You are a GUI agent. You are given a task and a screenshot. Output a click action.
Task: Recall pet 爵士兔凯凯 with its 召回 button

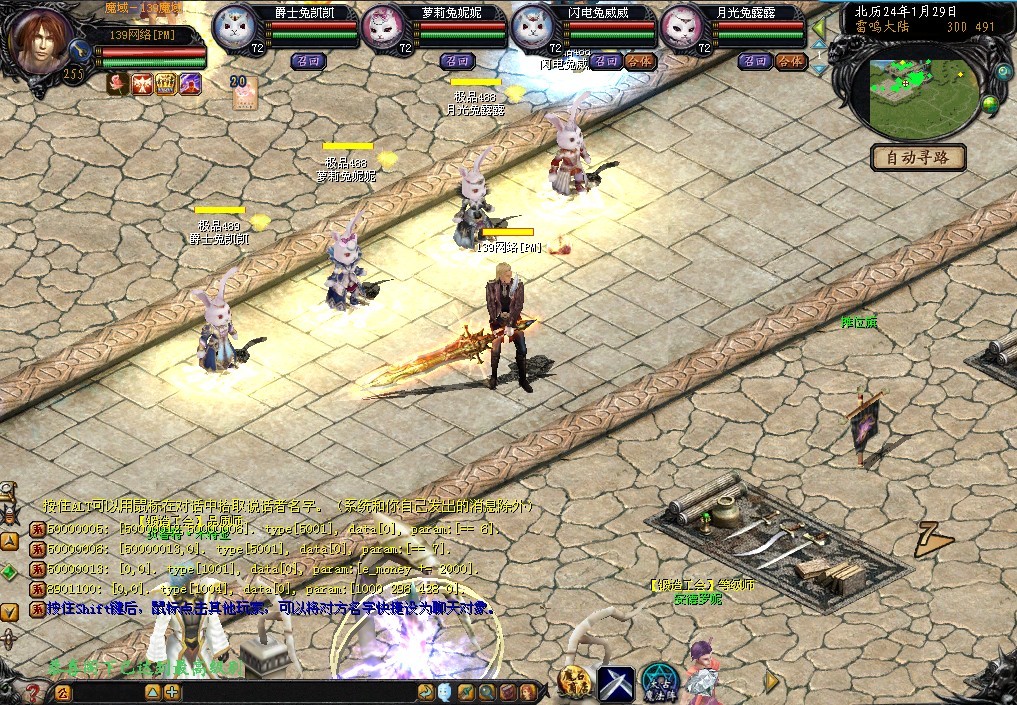point(307,61)
